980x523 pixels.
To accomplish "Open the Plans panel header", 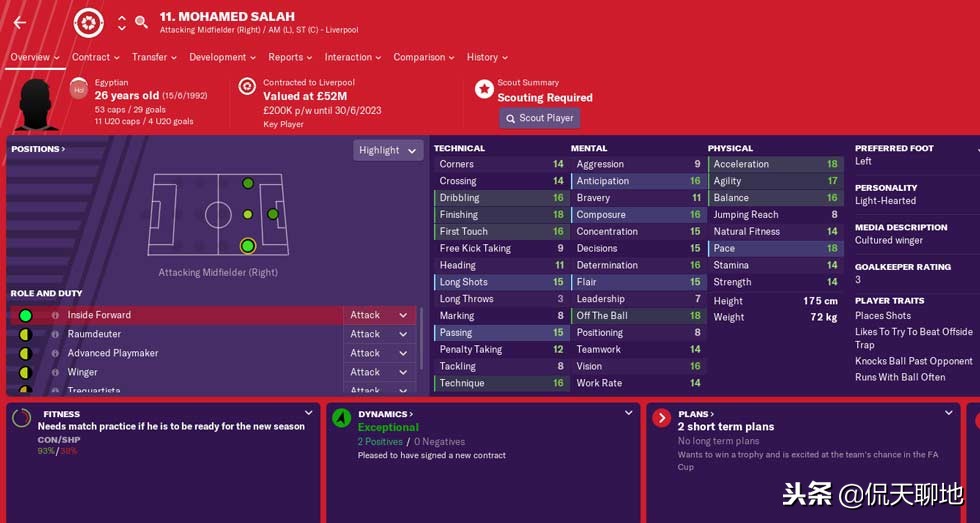I will [x=696, y=414].
